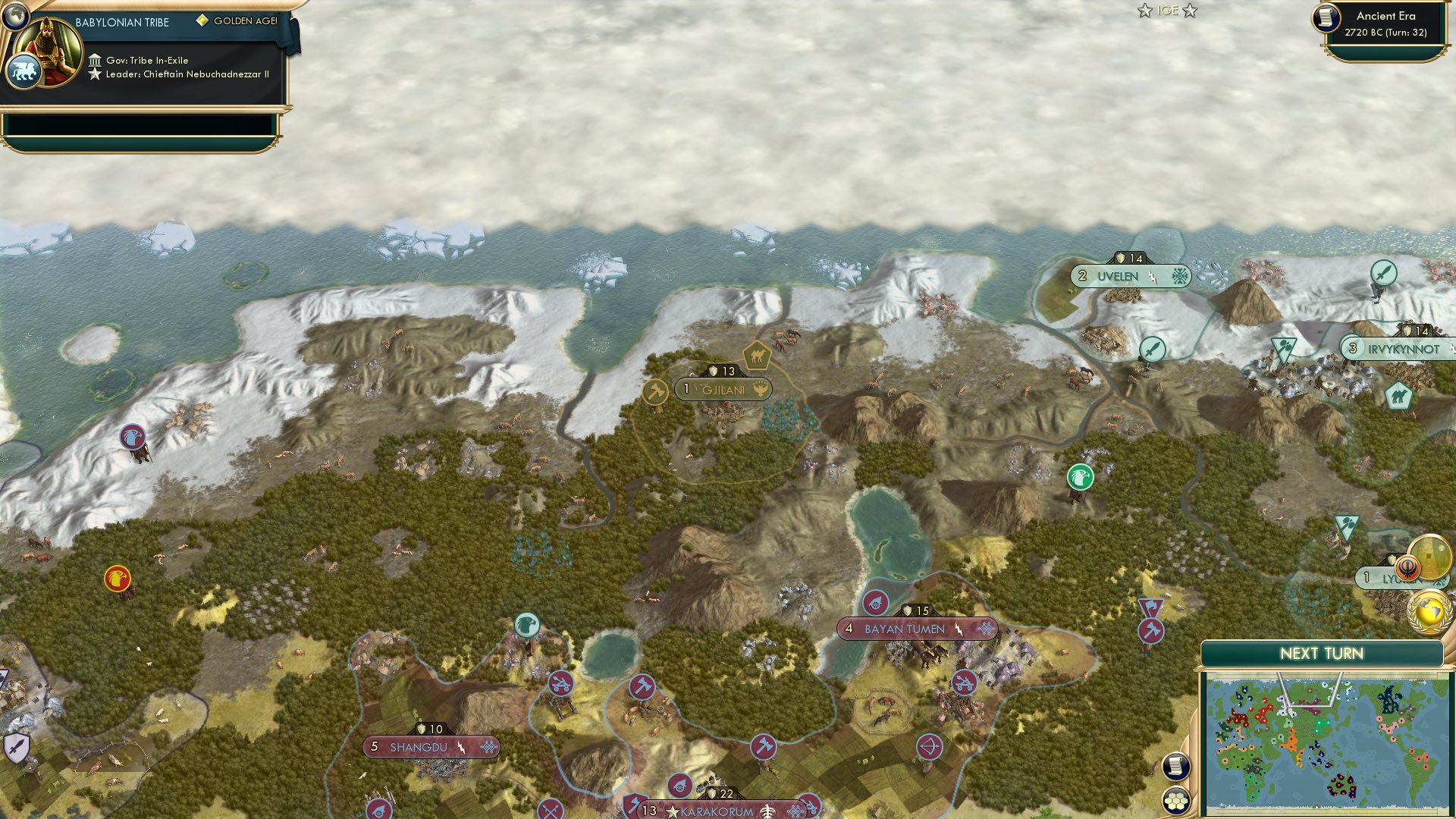Toggle the IGE editor label
This screenshot has width=1456, height=819.
(x=1168, y=11)
